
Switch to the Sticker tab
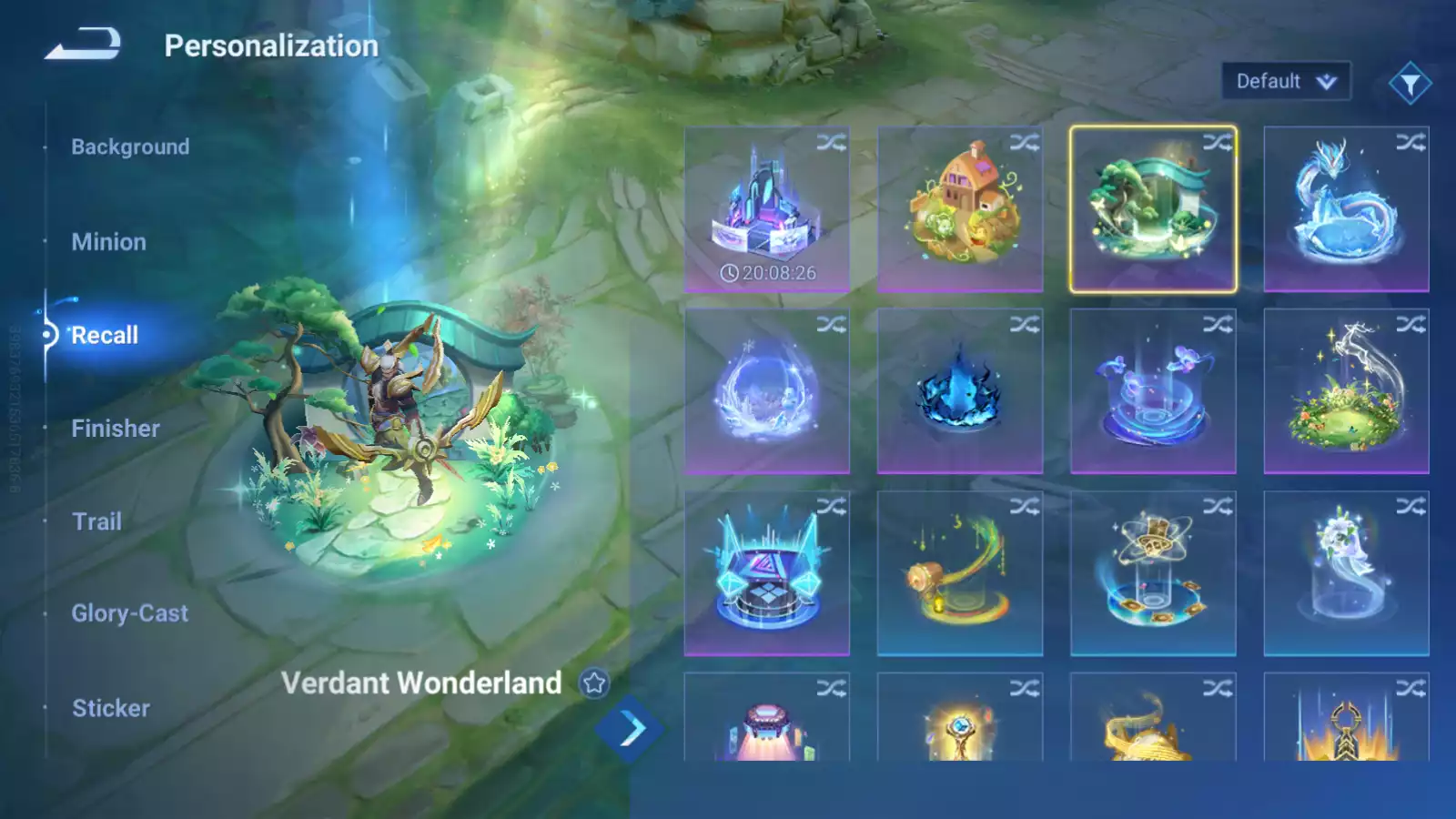[x=111, y=708]
